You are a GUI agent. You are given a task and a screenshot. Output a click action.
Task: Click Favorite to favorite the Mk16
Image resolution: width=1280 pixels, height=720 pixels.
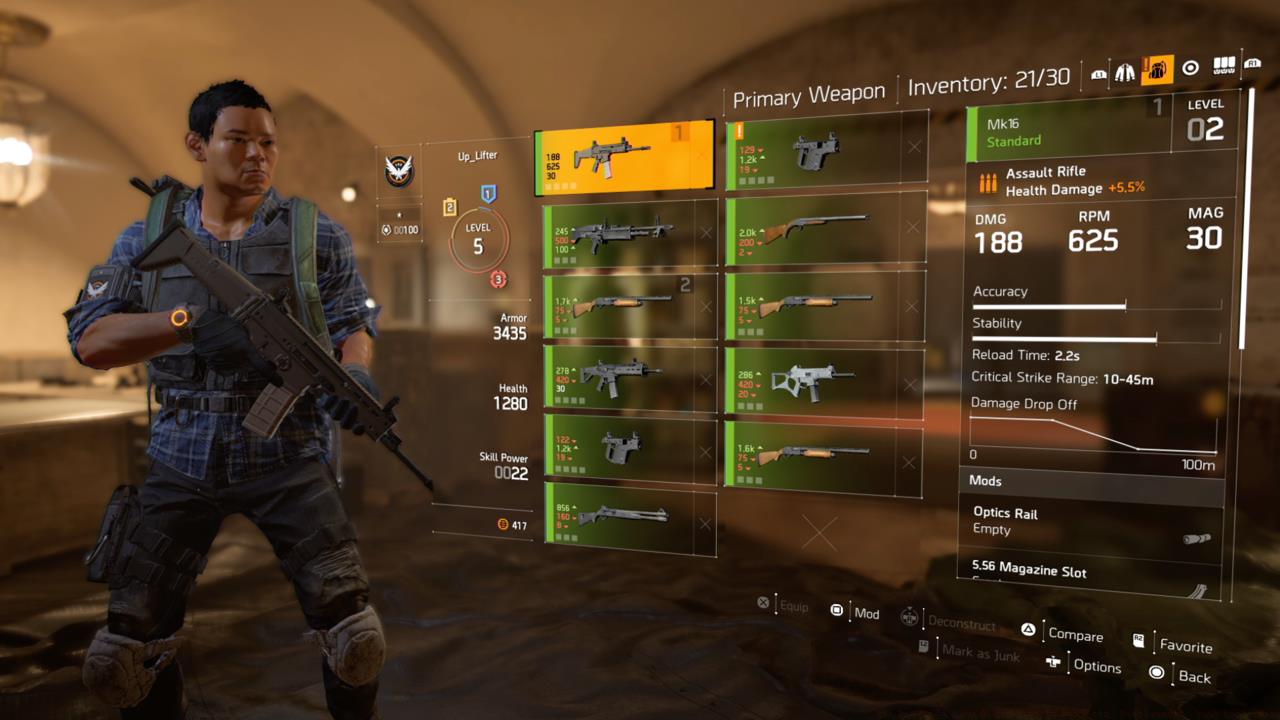point(1185,647)
